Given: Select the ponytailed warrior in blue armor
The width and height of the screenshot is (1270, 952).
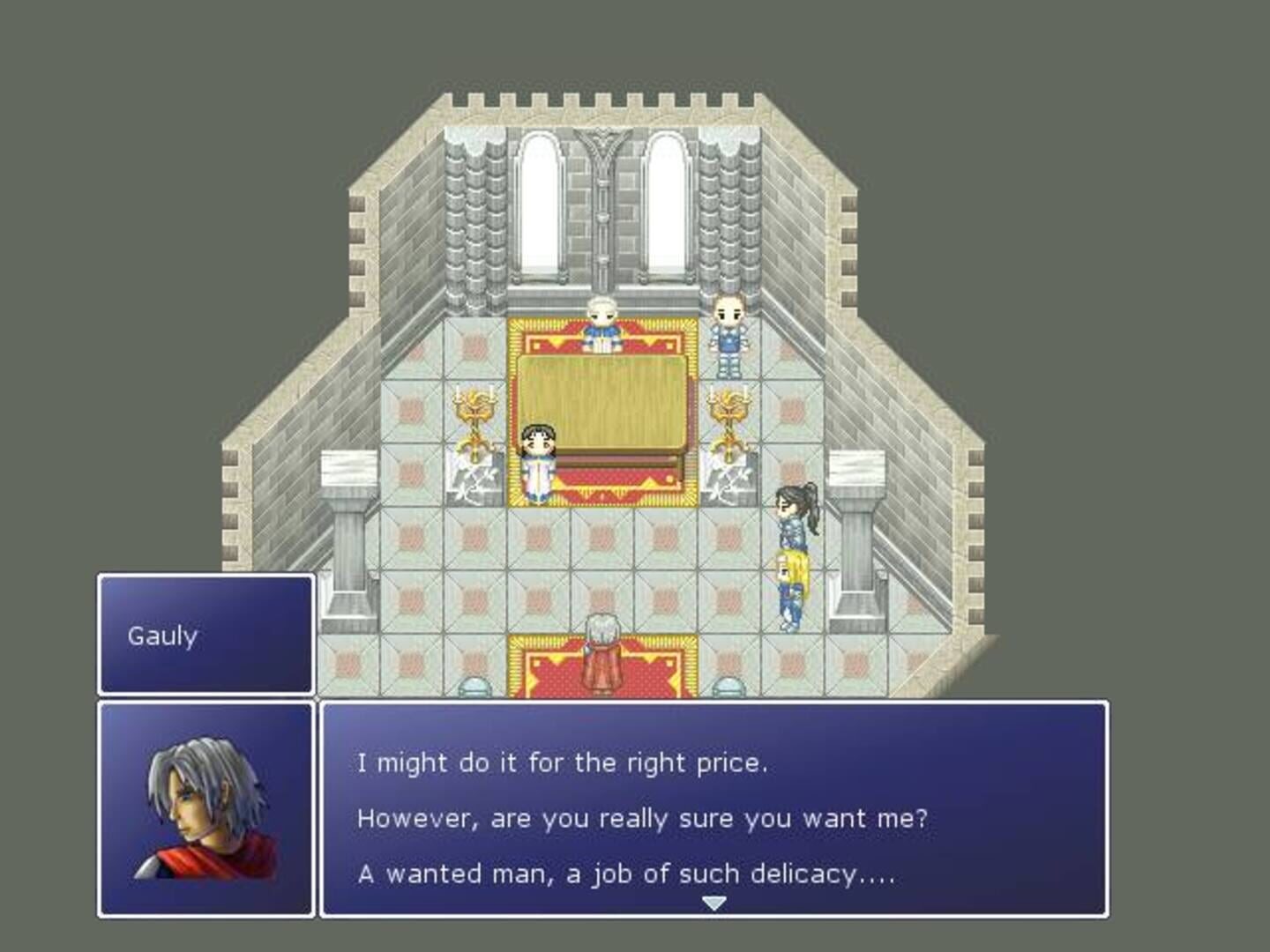Looking at the screenshot, I should [792, 529].
